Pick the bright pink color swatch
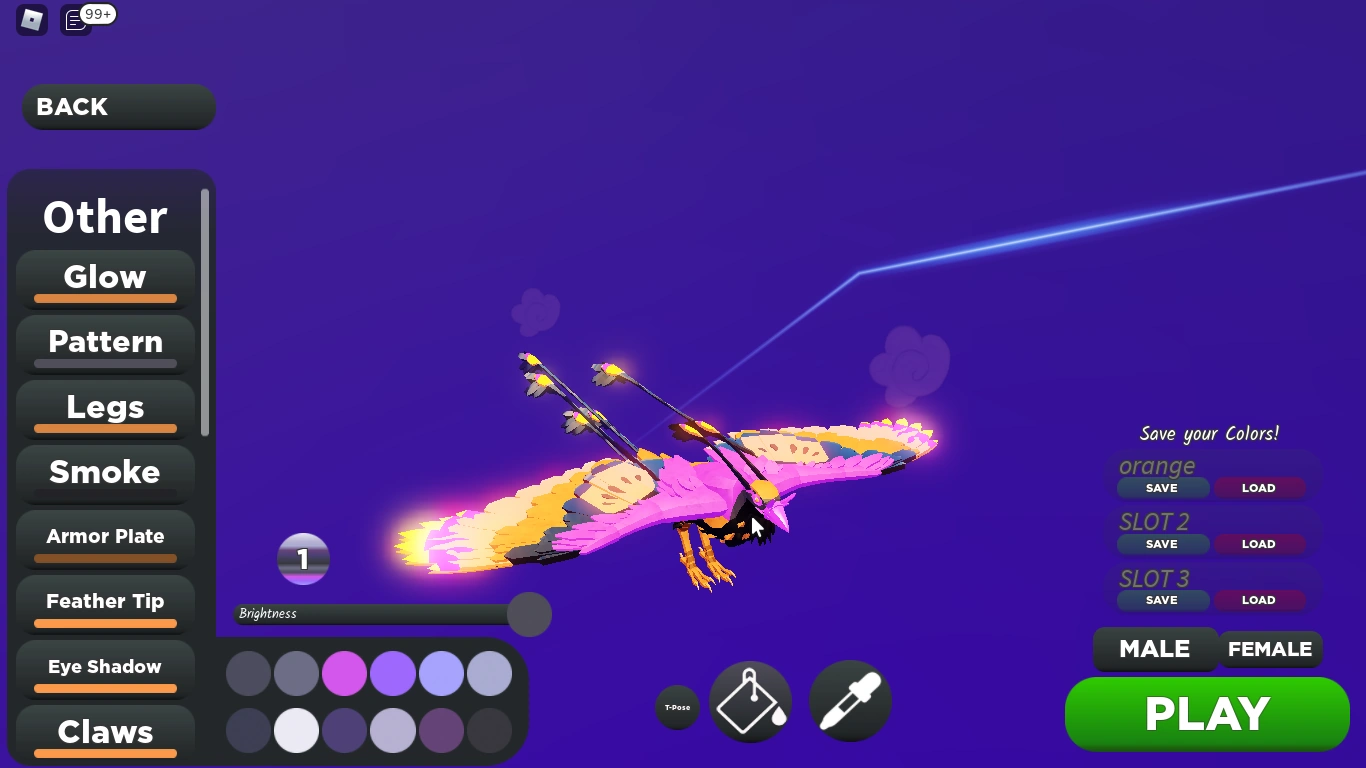1366x768 pixels. 344,673
